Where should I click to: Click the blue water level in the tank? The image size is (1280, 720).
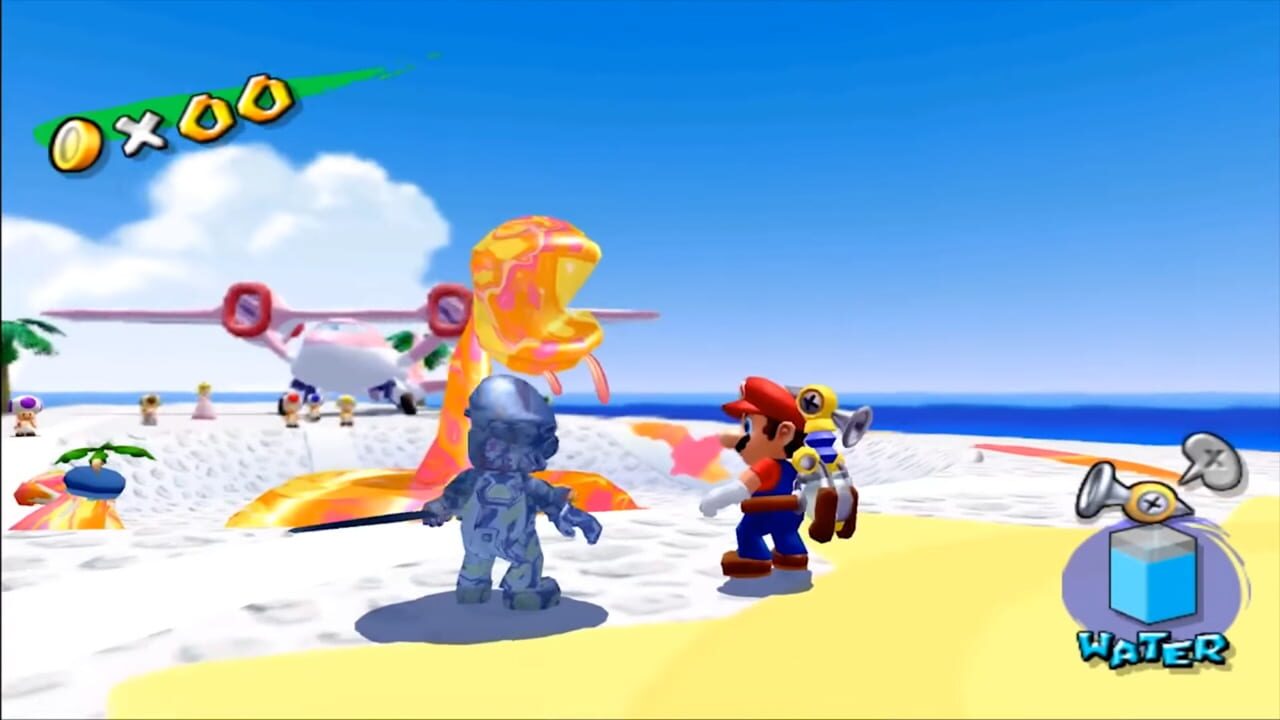coord(1150,588)
